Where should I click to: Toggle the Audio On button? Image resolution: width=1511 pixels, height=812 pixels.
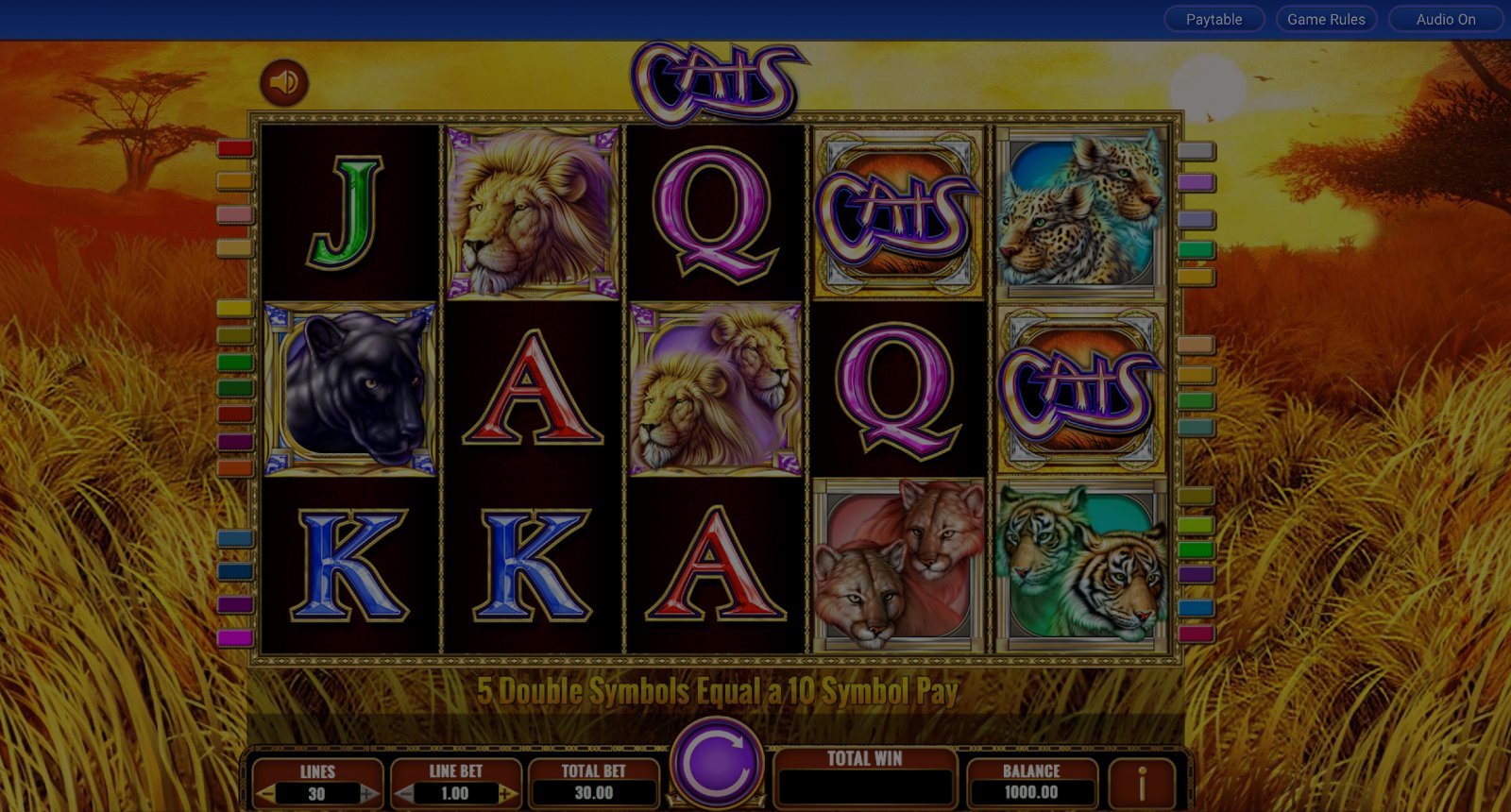tap(1445, 19)
